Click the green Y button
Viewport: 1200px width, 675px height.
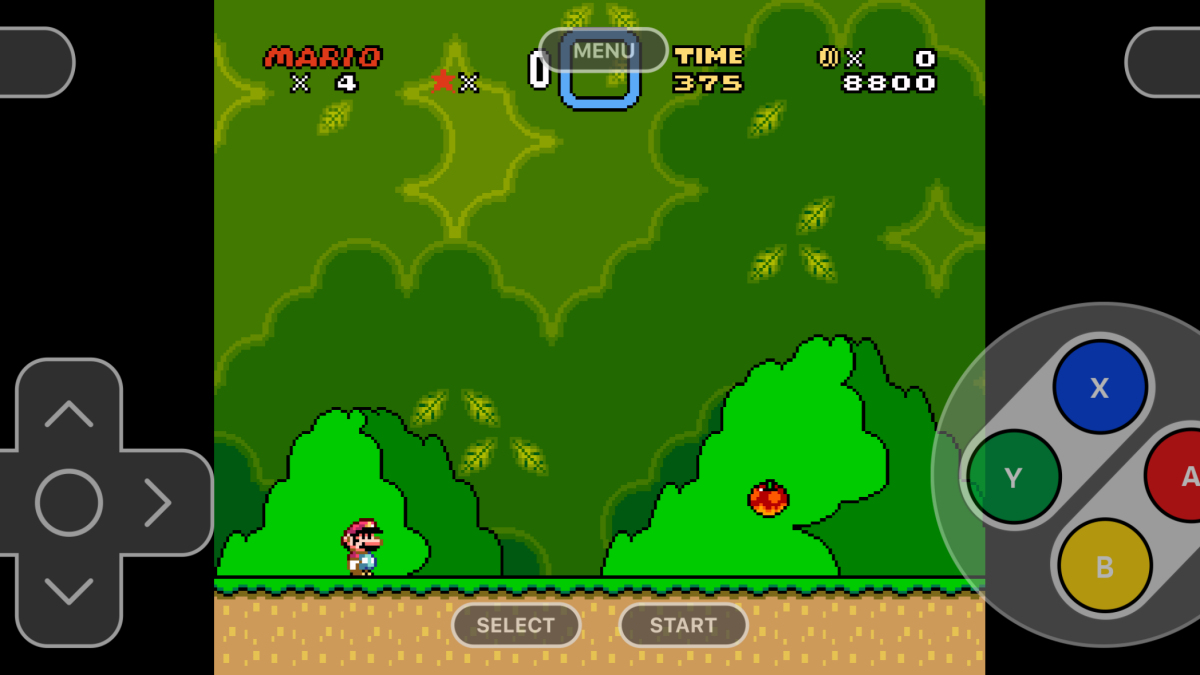[x=1013, y=477]
